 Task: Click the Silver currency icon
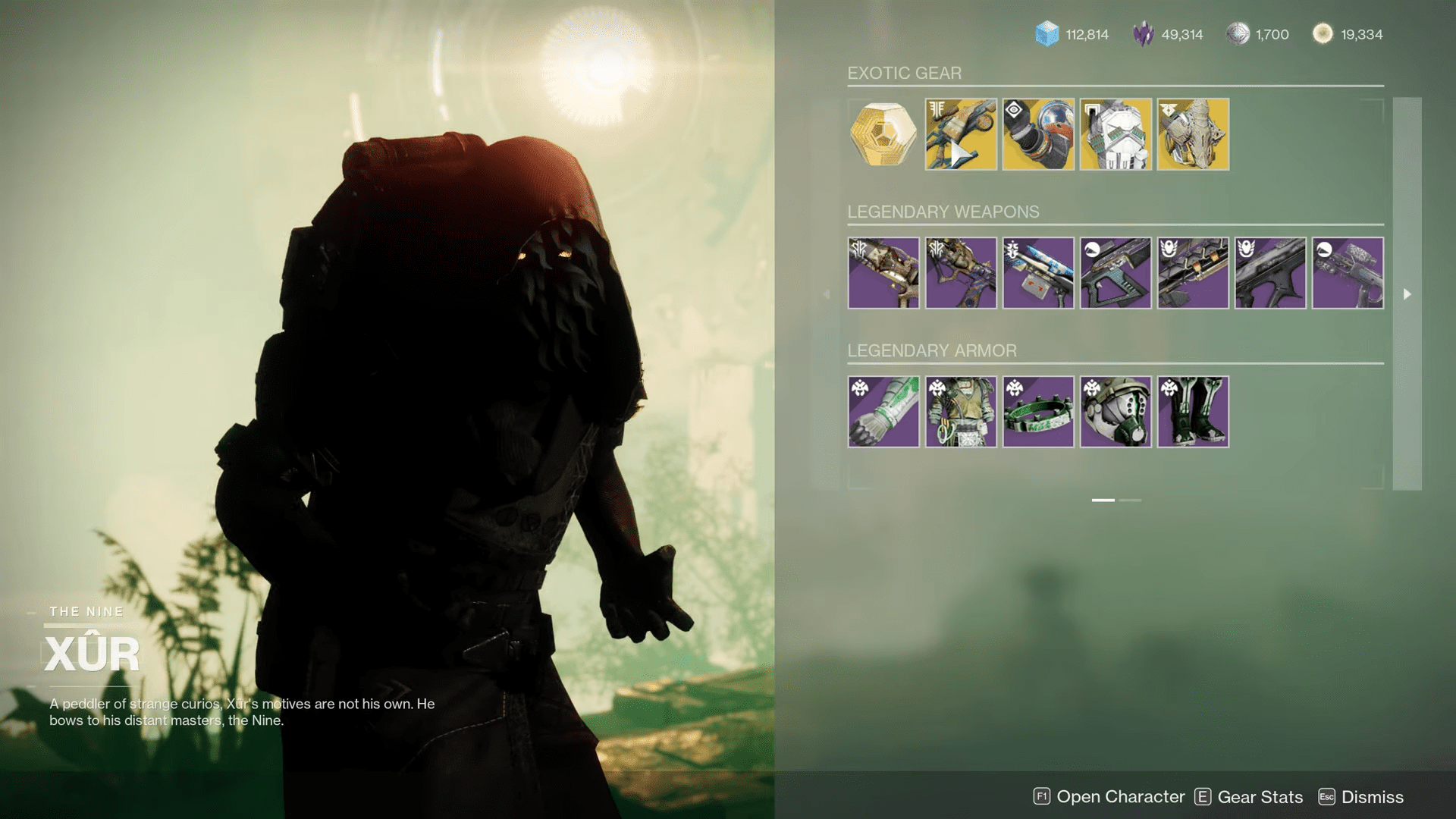(x=1238, y=34)
